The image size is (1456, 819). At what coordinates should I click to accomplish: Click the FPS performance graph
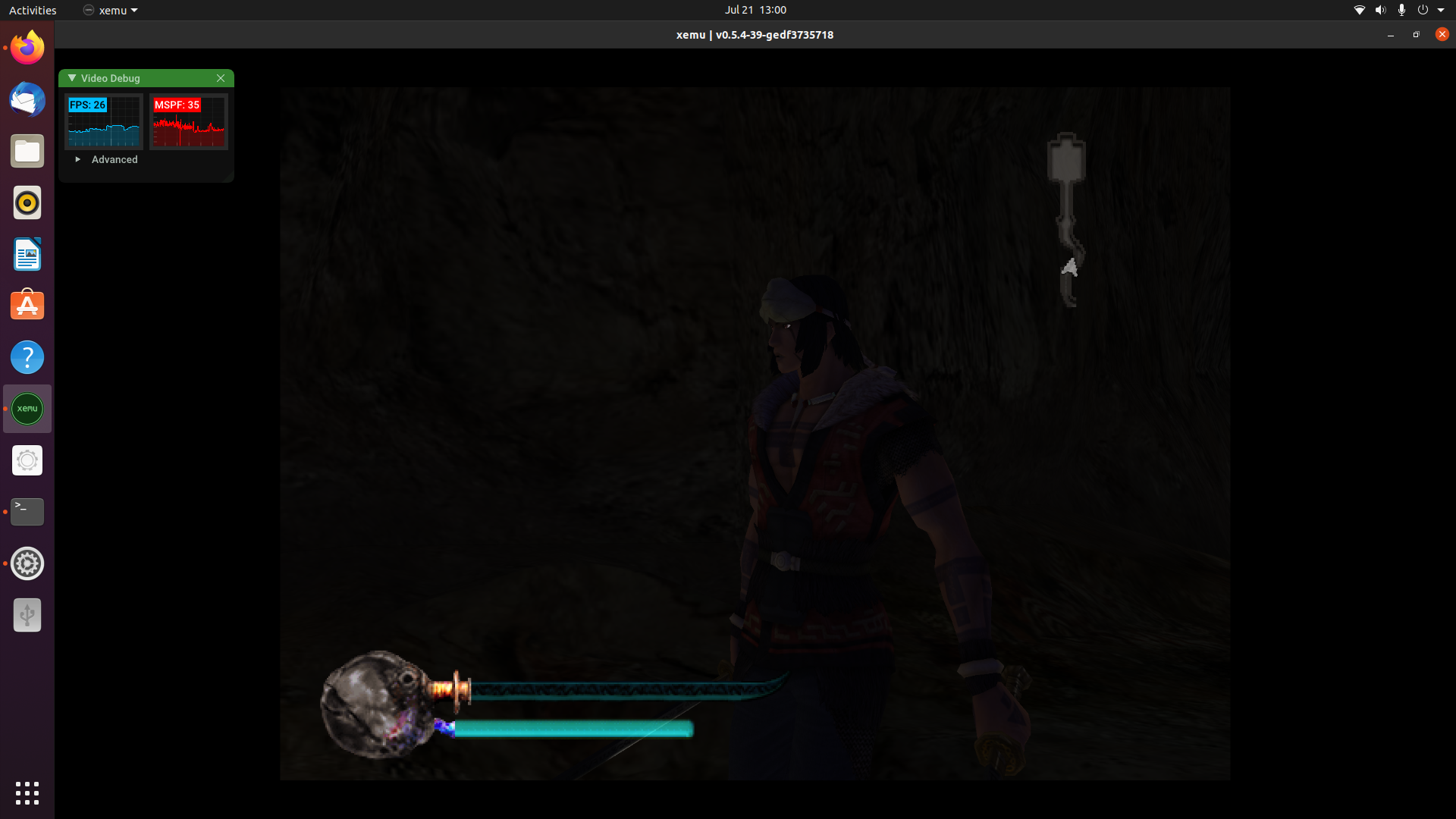[x=102, y=121]
